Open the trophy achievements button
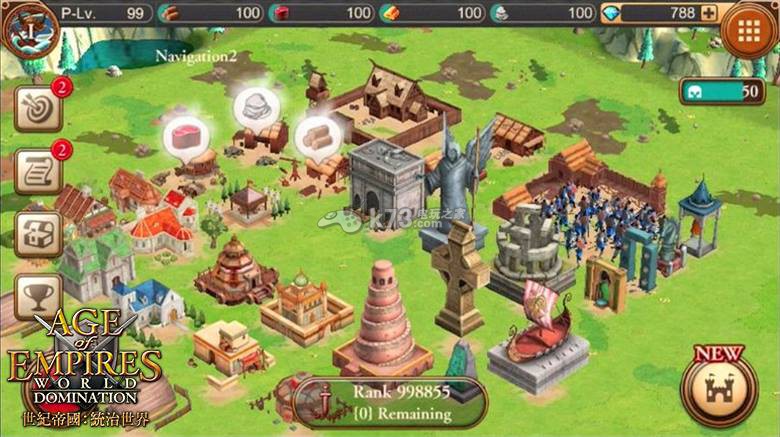 37,295
